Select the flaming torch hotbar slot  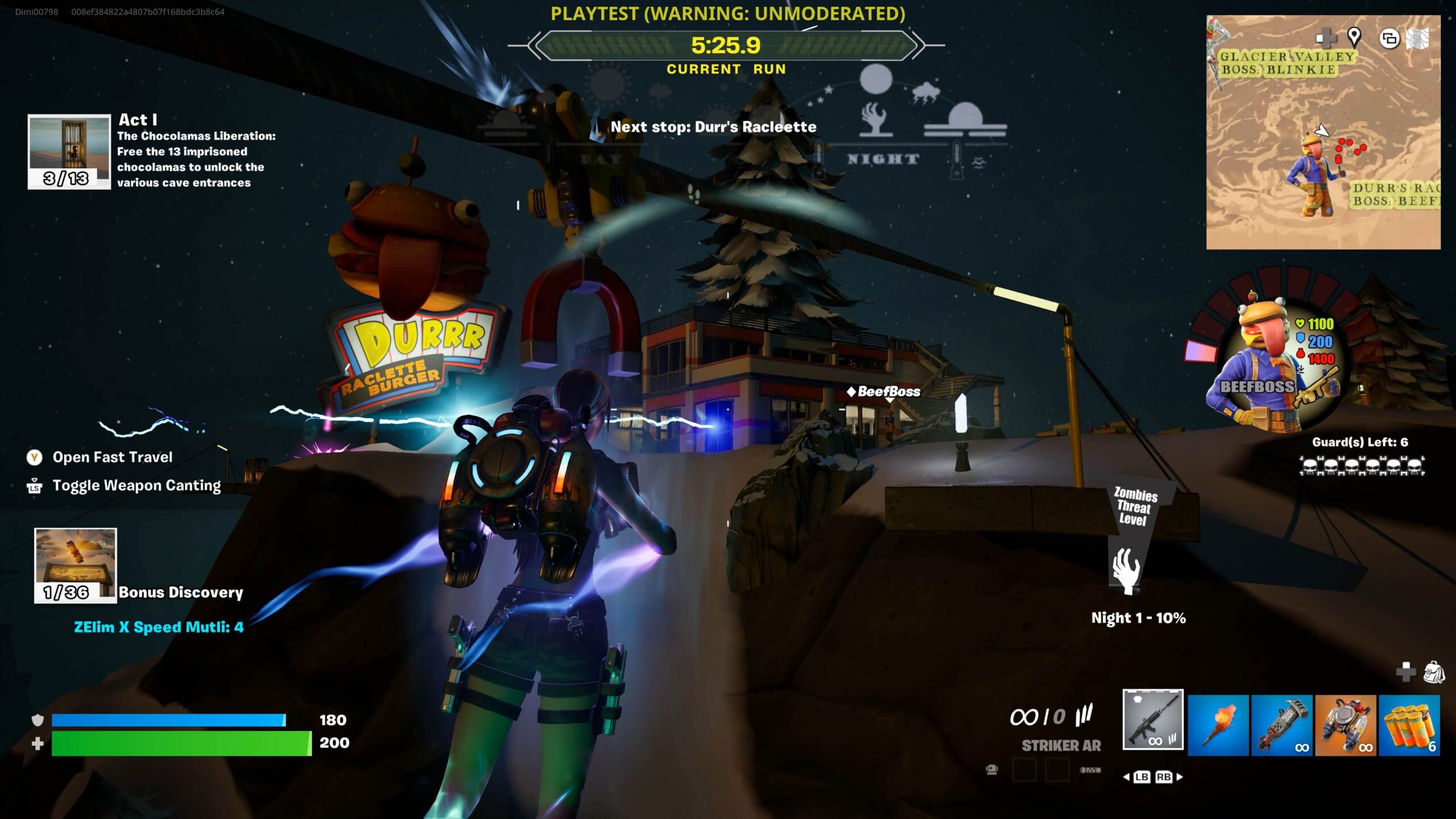1218,725
